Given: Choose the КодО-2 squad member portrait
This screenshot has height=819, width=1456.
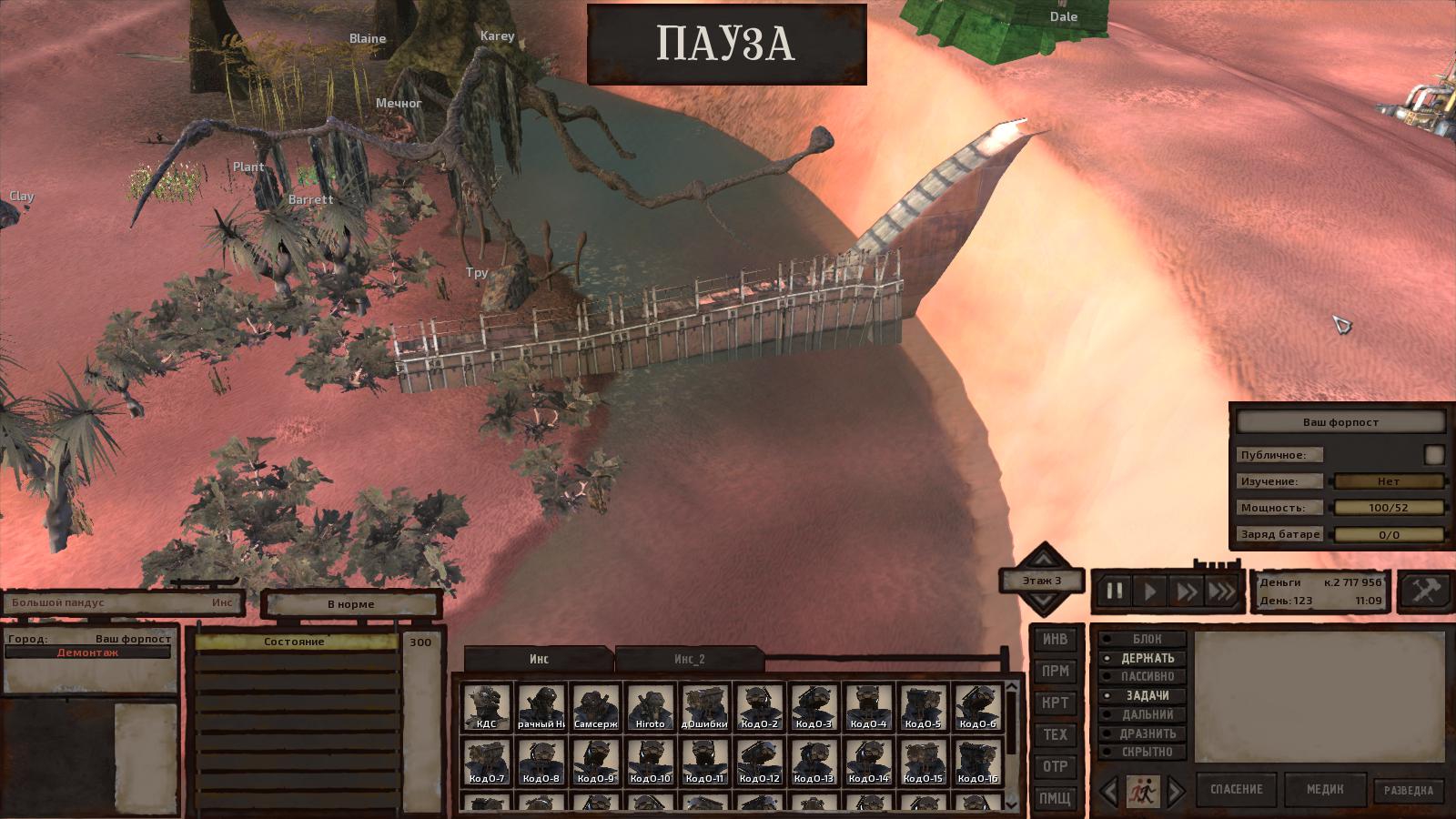Looking at the screenshot, I should (x=760, y=707).
